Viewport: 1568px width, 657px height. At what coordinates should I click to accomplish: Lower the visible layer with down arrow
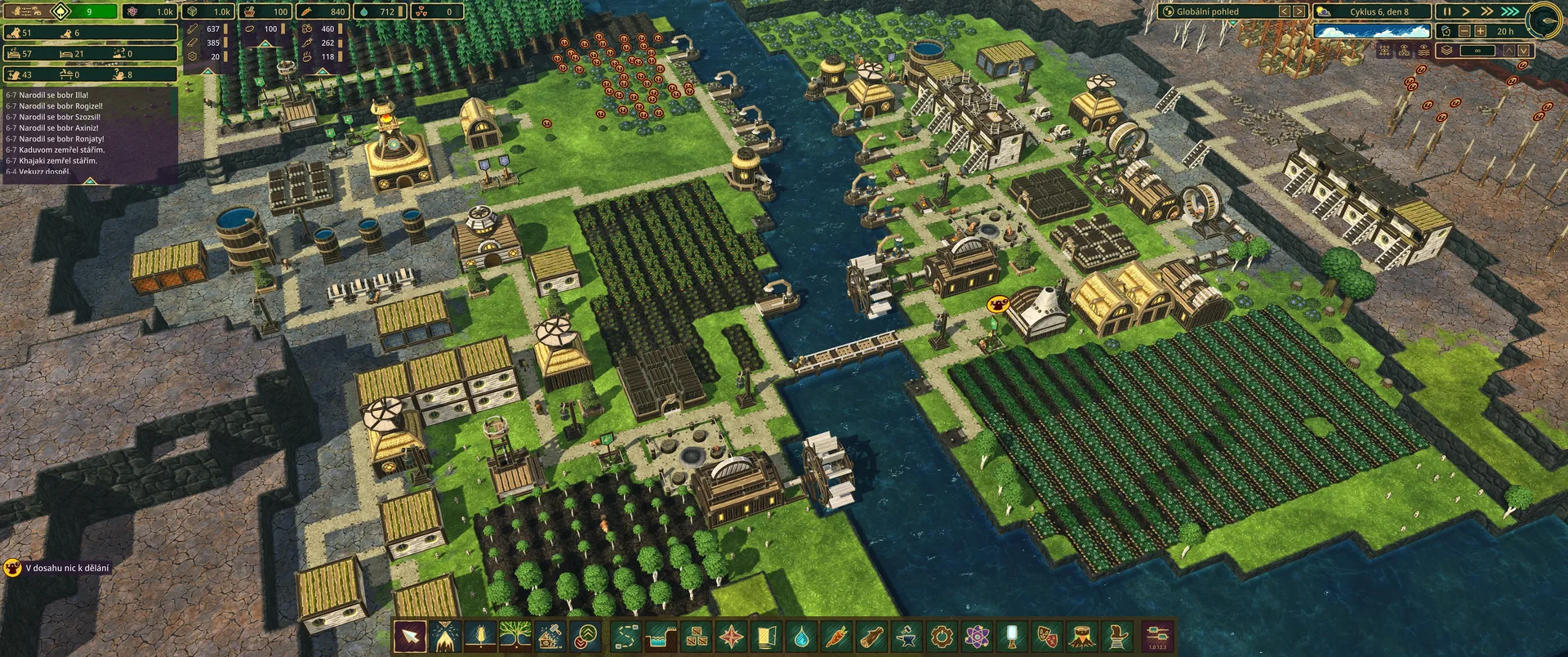[x=1524, y=51]
